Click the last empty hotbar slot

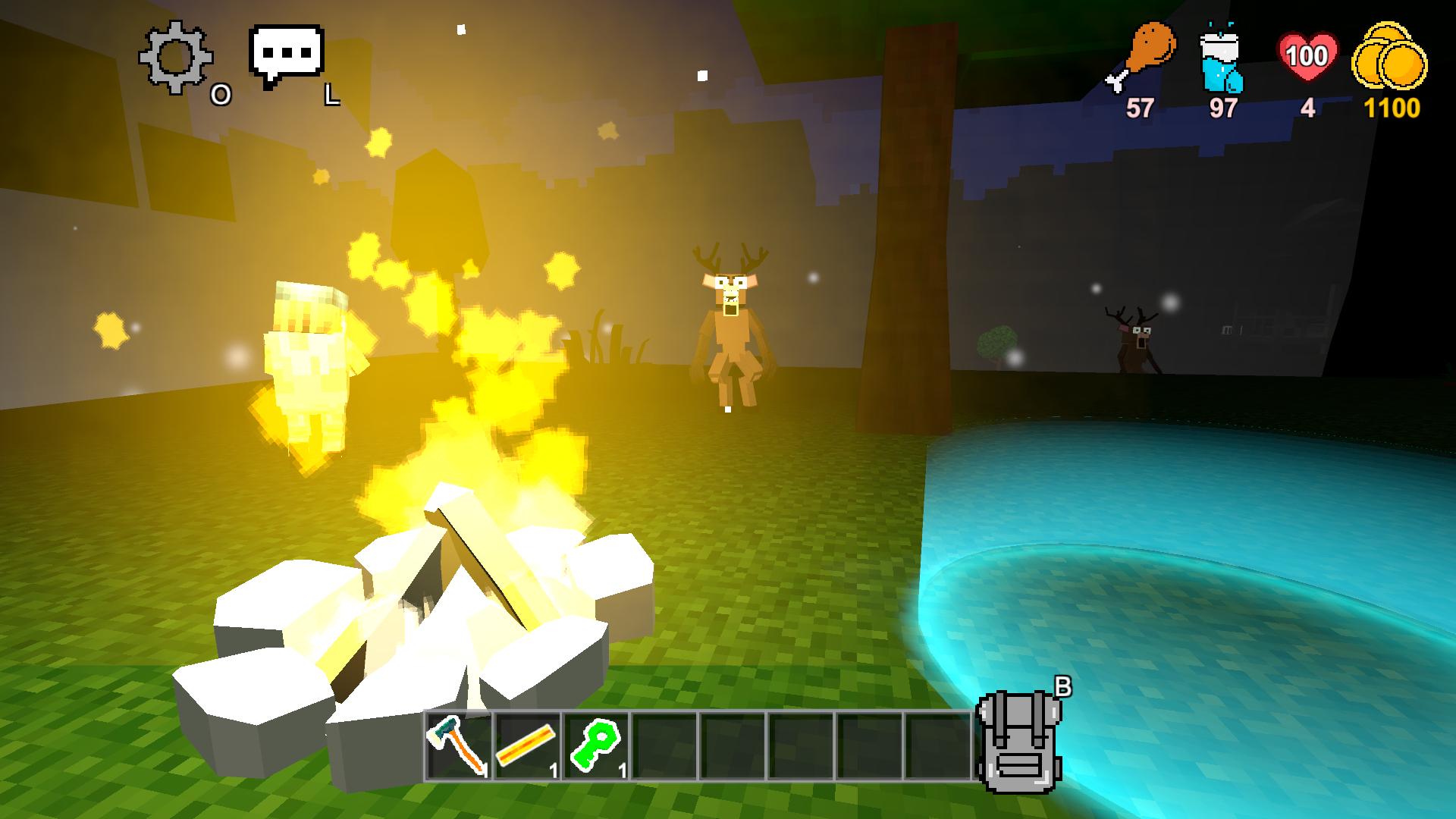pyautogui.click(x=938, y=747)
